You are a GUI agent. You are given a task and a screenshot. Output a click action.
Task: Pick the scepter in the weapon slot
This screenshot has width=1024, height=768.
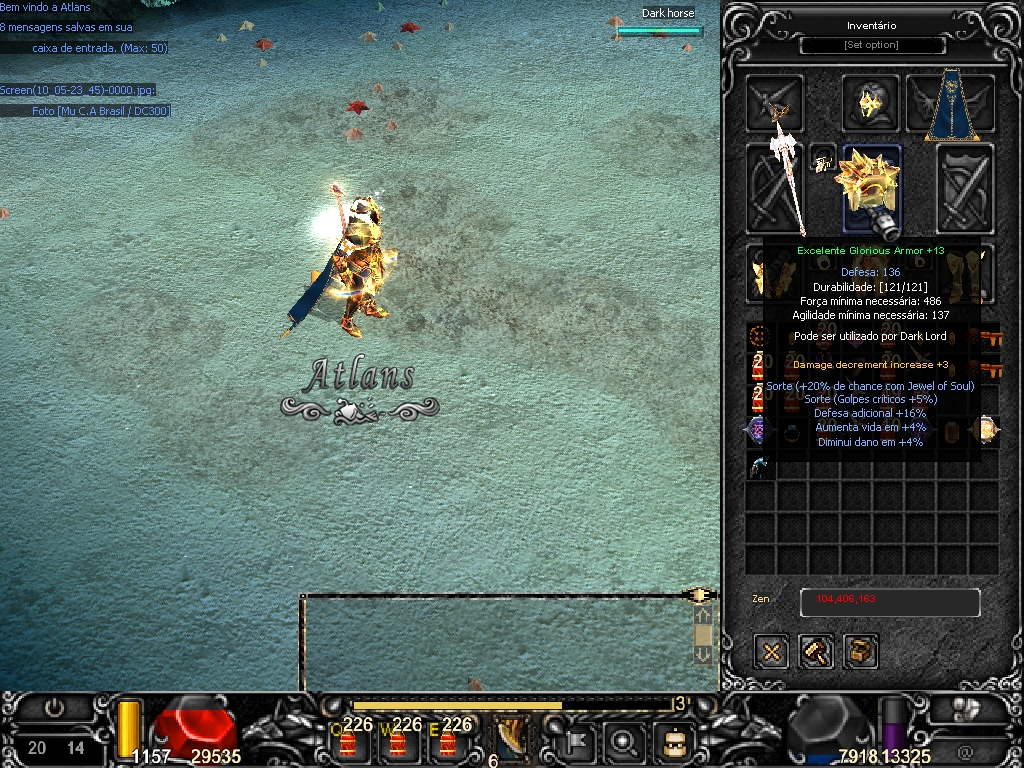pos(775,188)
